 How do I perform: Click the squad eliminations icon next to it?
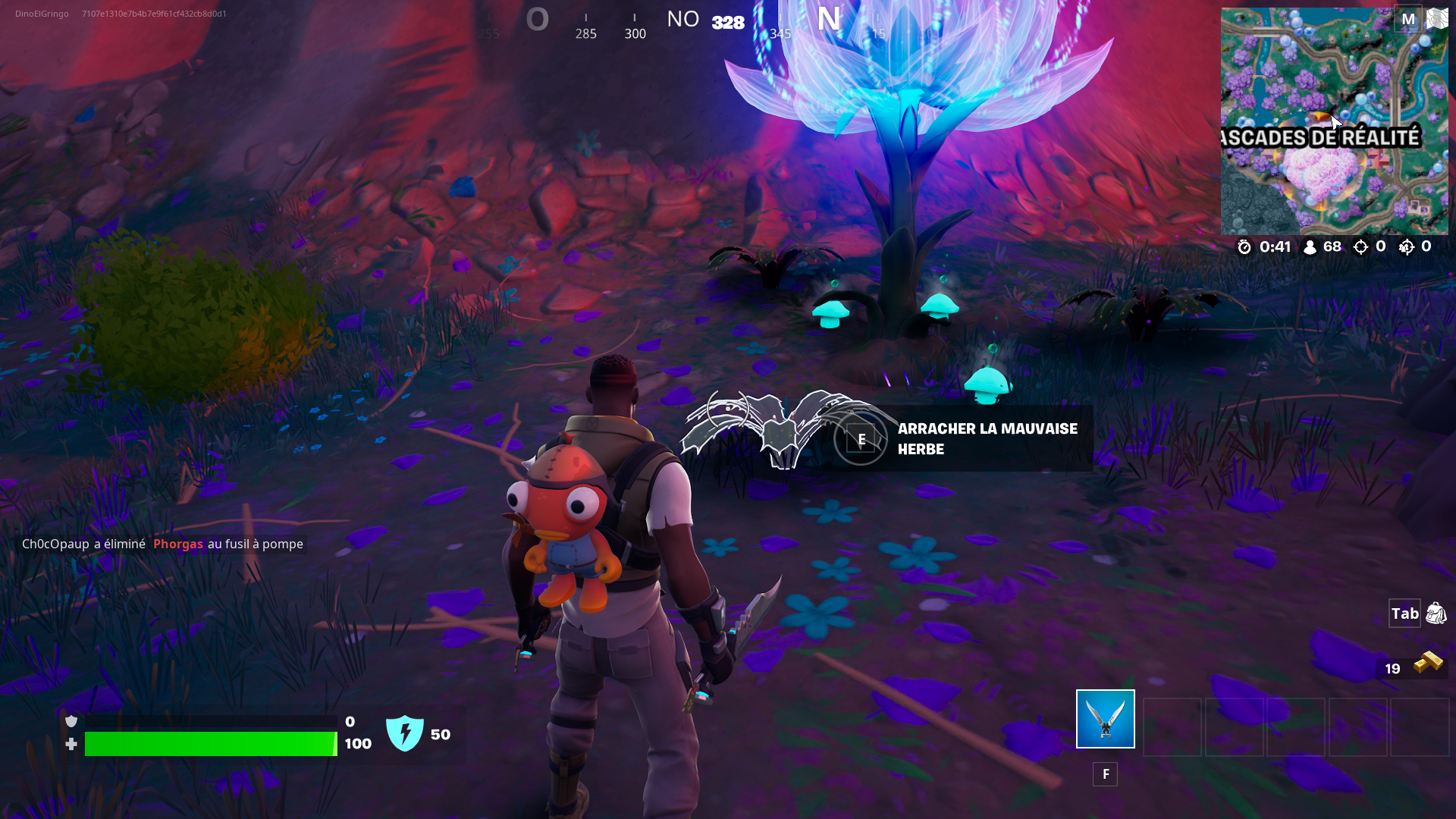1407,246
